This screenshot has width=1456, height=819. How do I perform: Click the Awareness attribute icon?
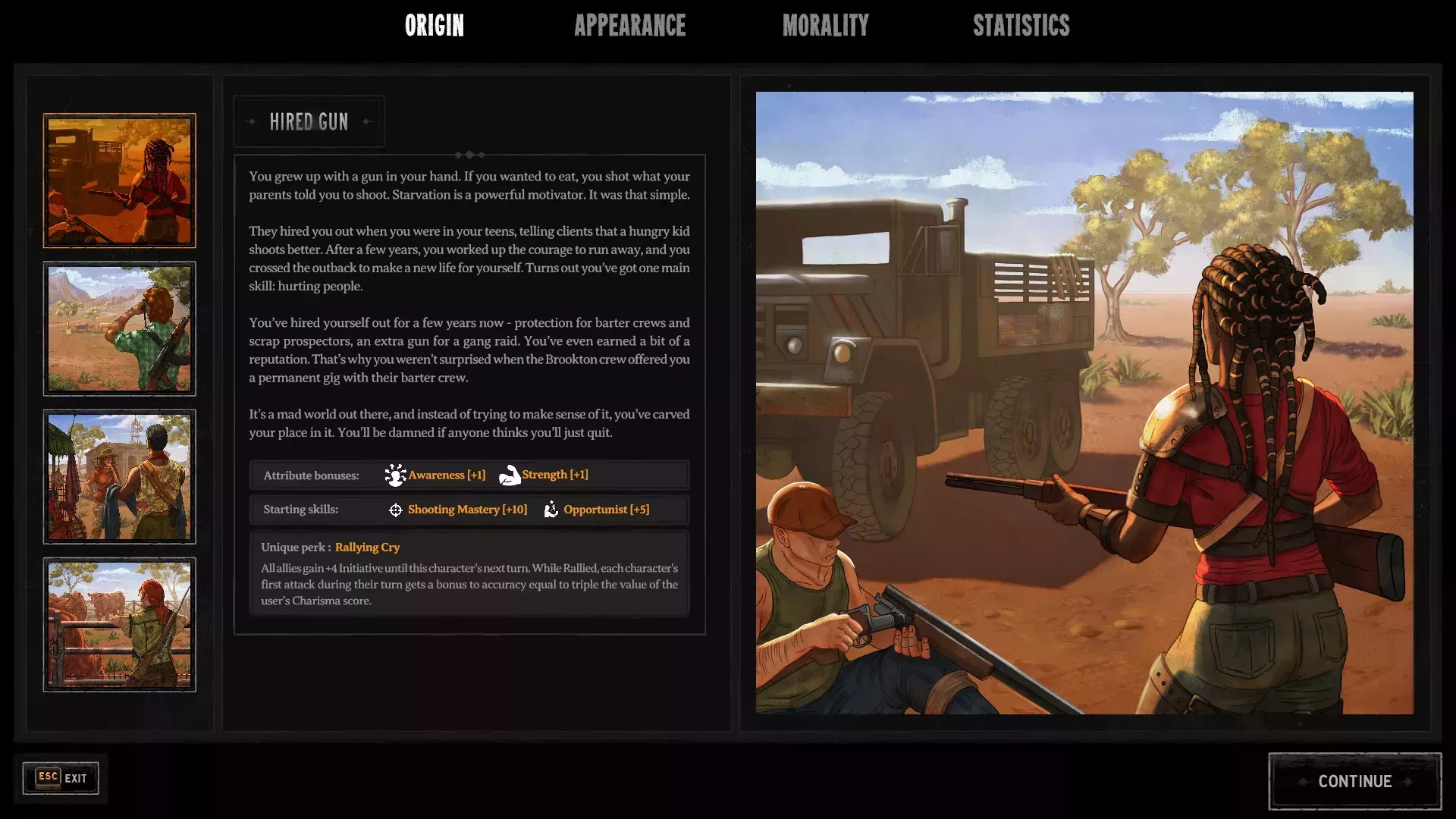395,475
